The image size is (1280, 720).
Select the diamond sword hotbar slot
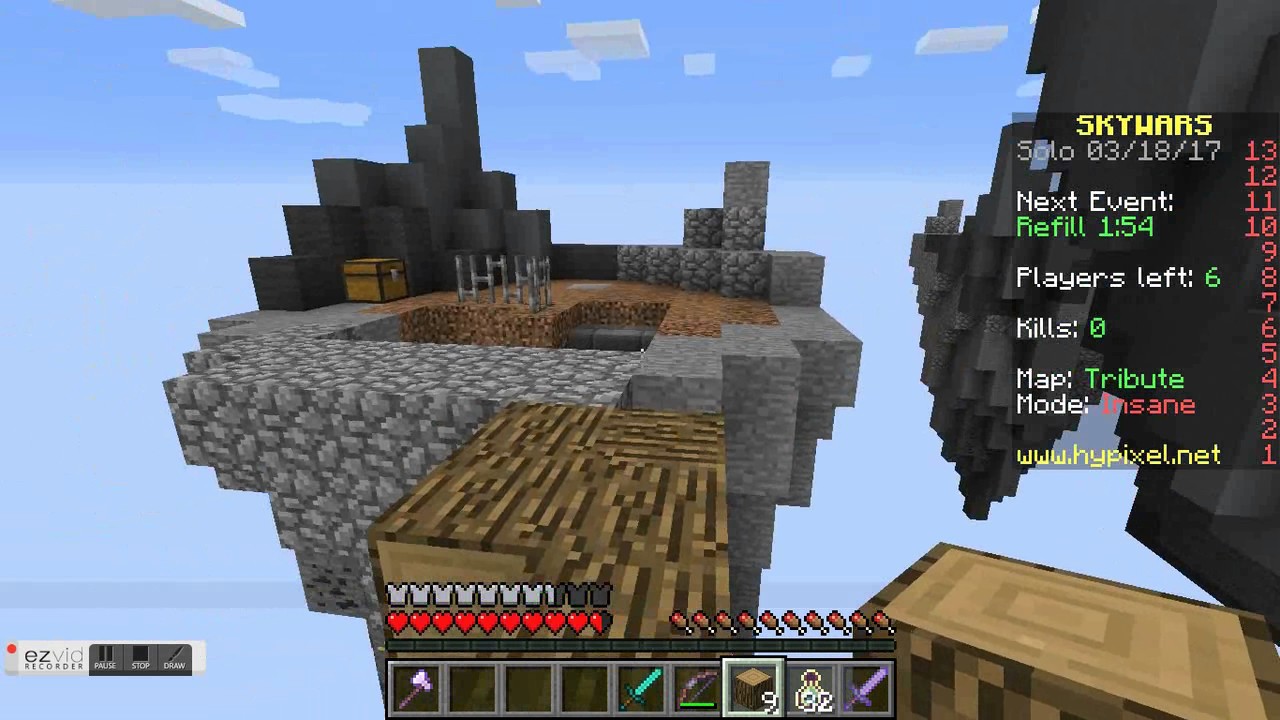tap(640, 688)
